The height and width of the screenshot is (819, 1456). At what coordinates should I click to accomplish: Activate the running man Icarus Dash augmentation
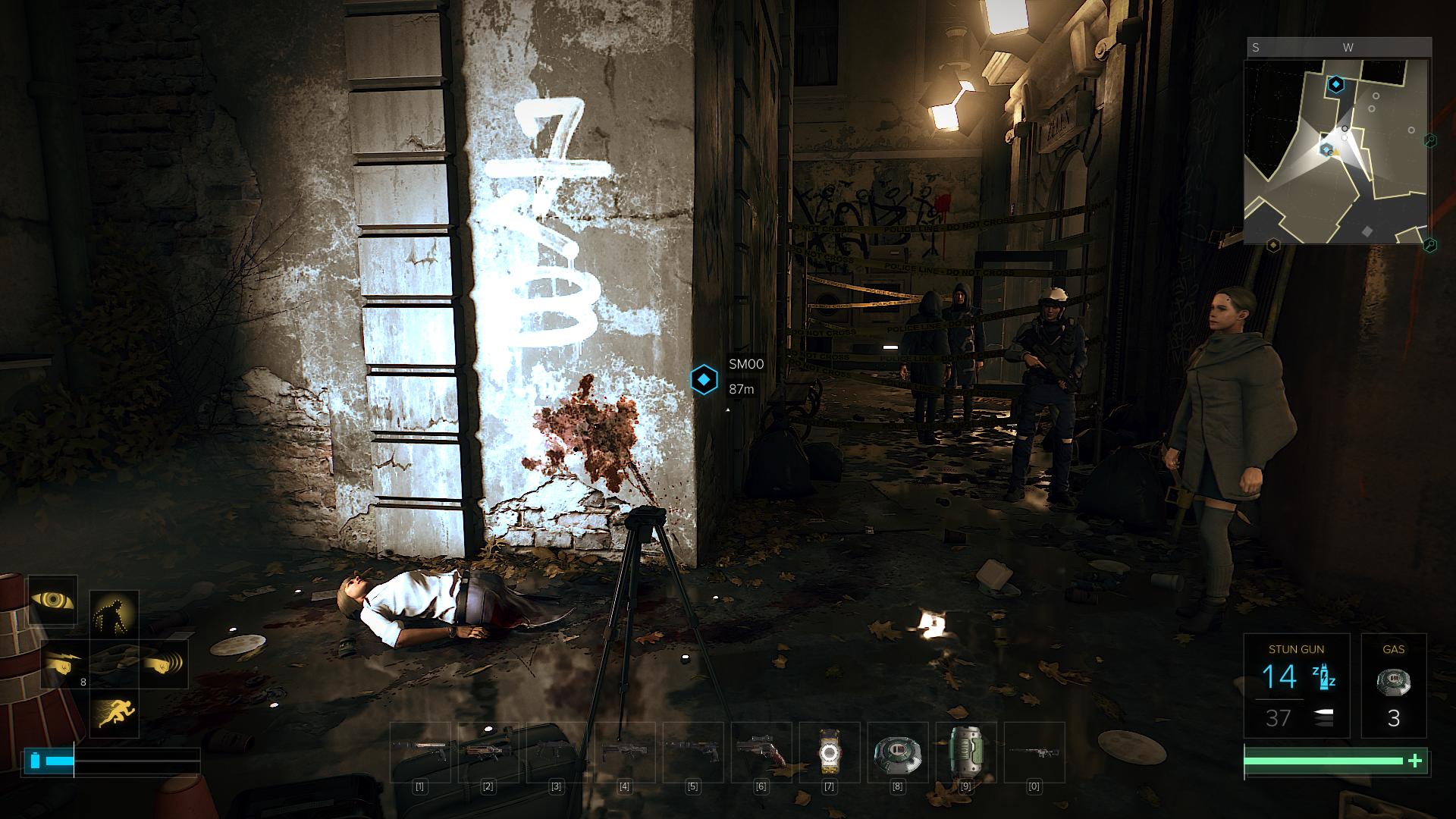pos(114,712)
